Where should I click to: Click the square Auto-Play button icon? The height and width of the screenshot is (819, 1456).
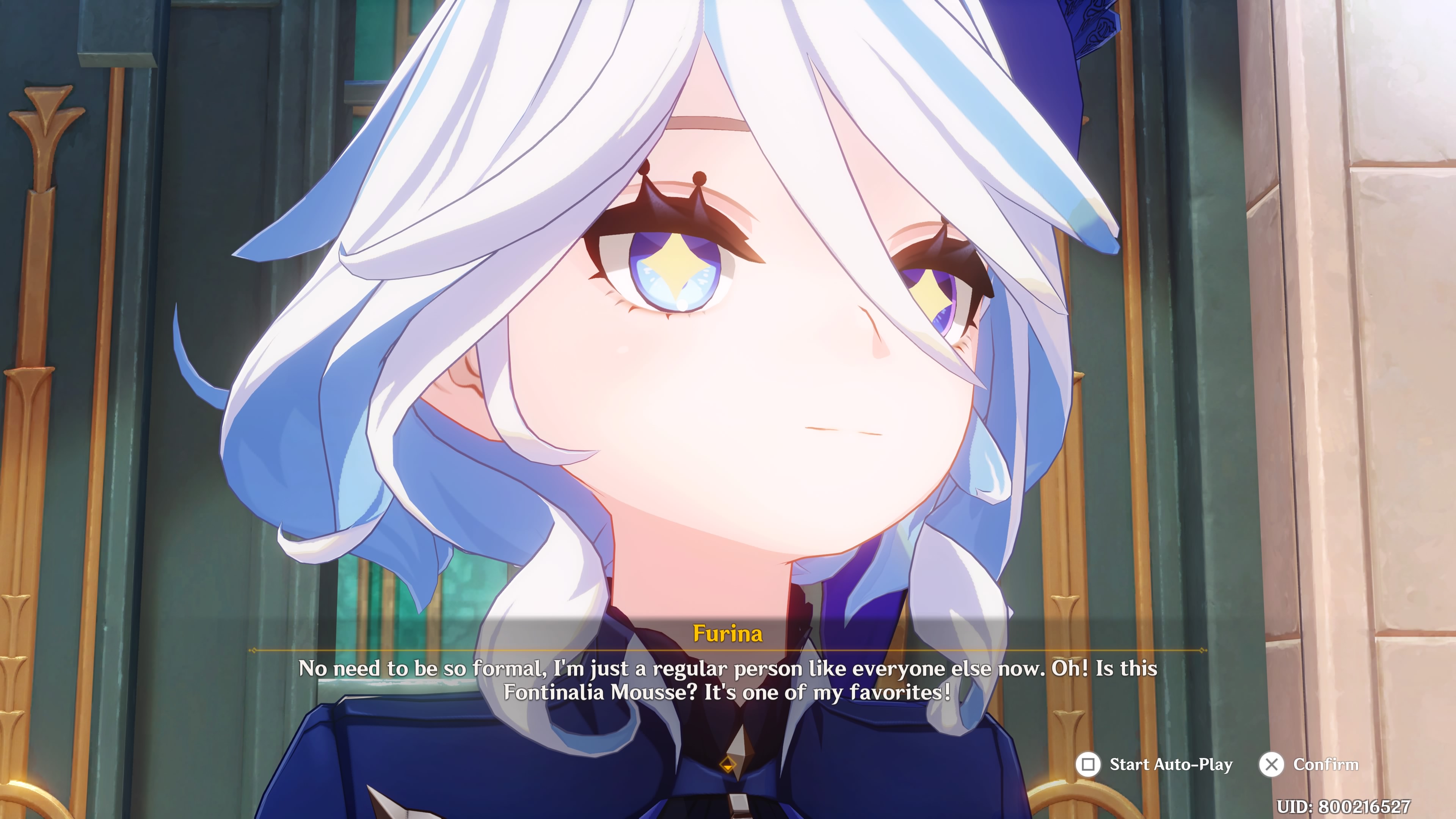point(1088,764)
